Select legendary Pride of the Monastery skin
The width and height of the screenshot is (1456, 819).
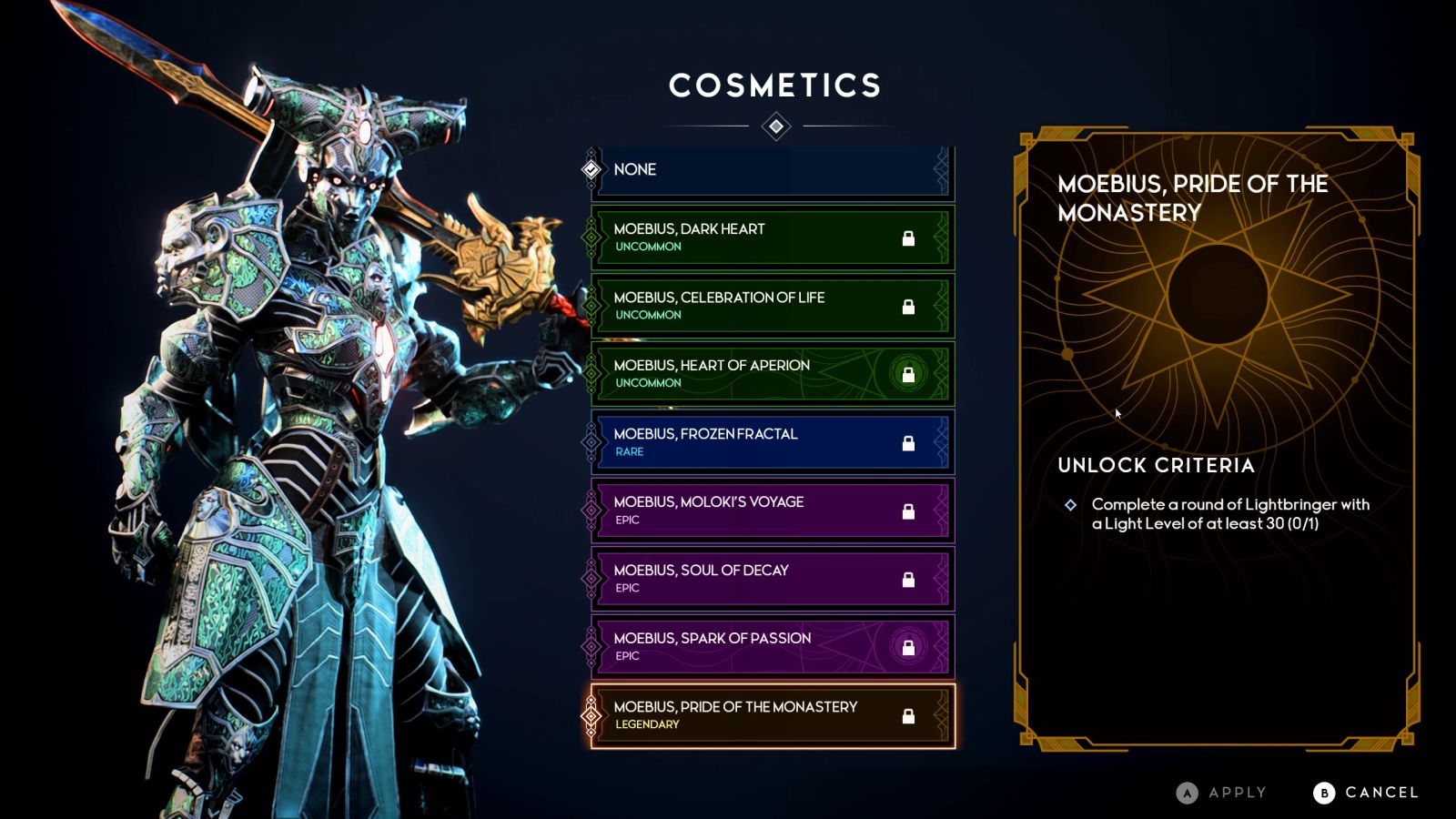[x=772, y=715]
